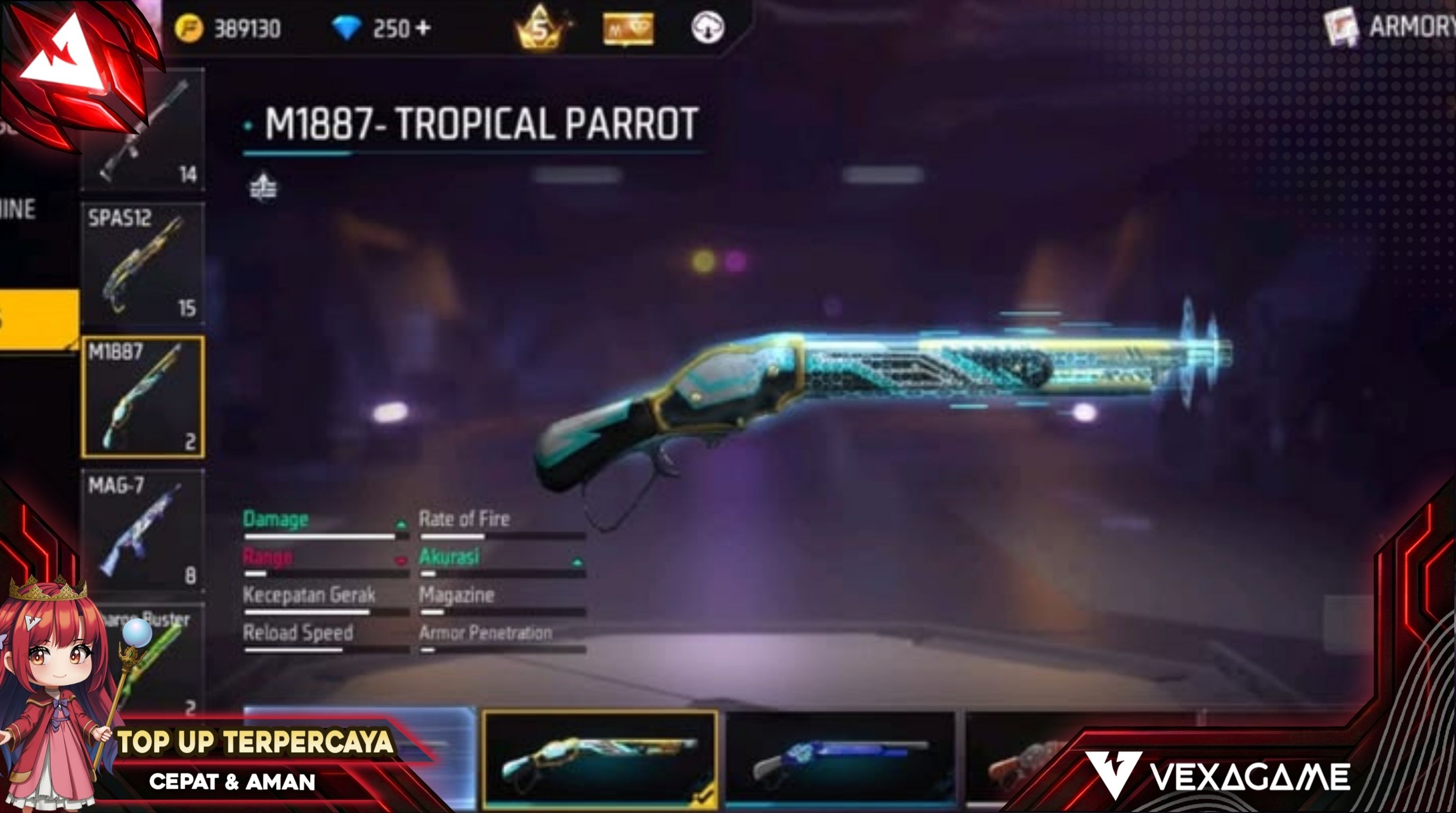Image resolution: width=1456 pixels, height=813 pixels.
Task: Click the skin attribute icon under title
Action: [263, 187]
